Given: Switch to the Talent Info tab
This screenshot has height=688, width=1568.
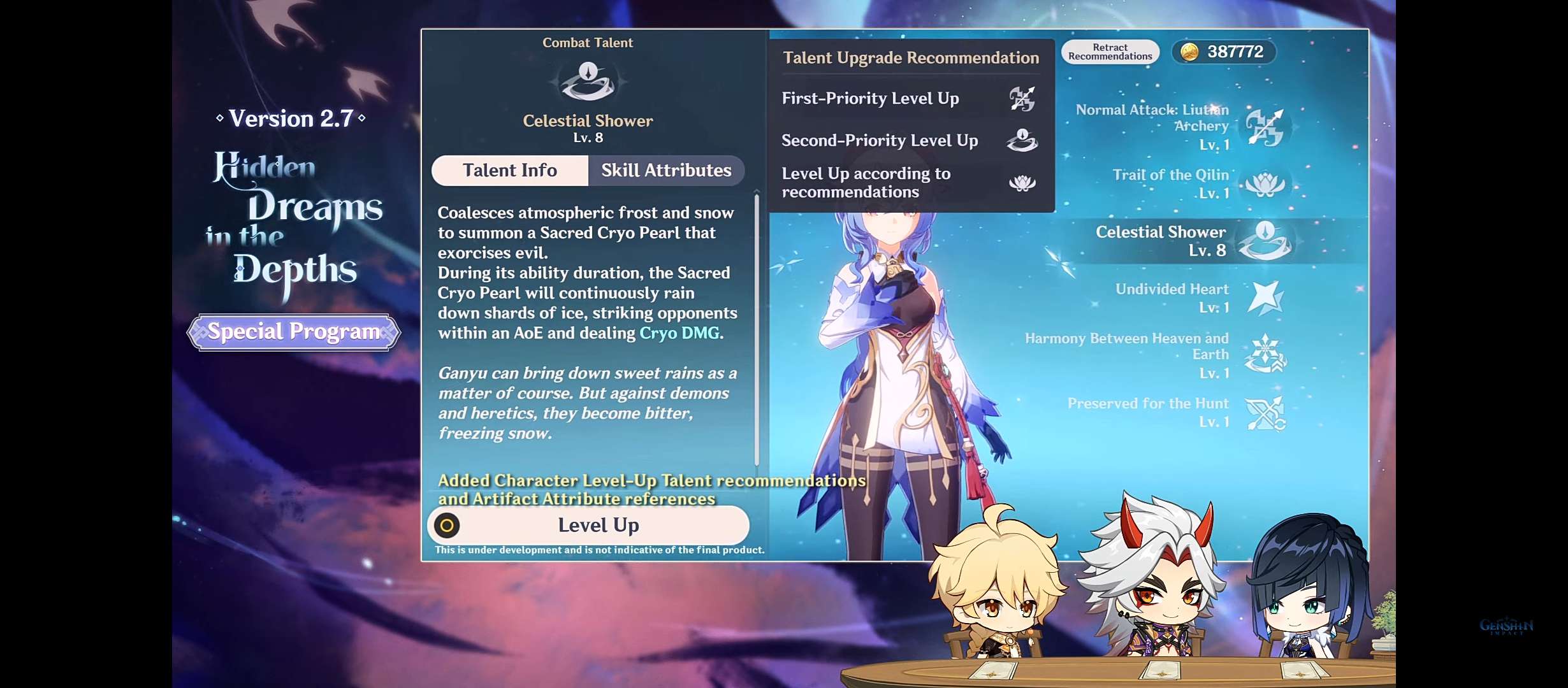Looking at the screenshot, I should [x=509, y=171].
